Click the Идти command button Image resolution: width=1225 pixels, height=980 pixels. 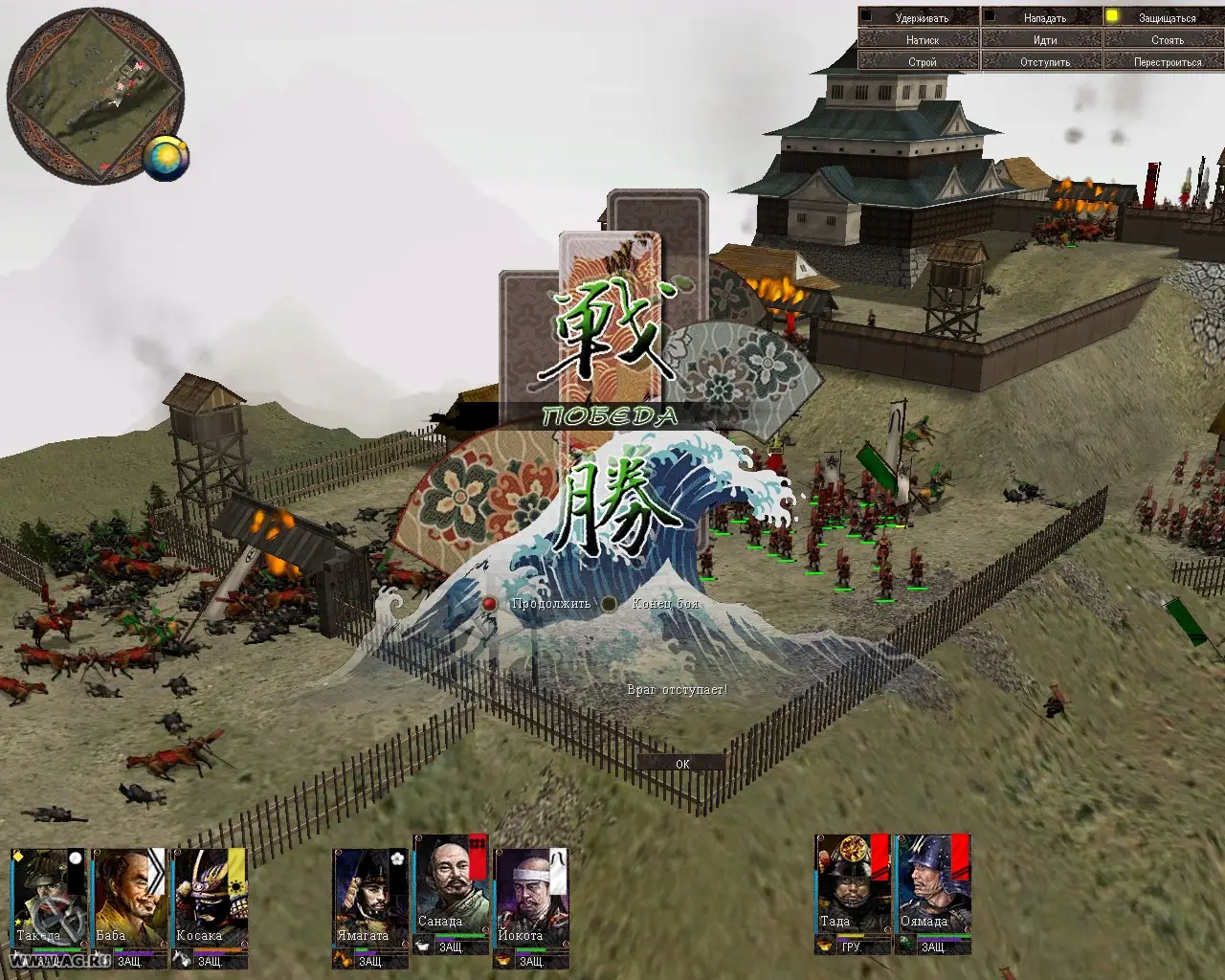tap(1041, 40)
